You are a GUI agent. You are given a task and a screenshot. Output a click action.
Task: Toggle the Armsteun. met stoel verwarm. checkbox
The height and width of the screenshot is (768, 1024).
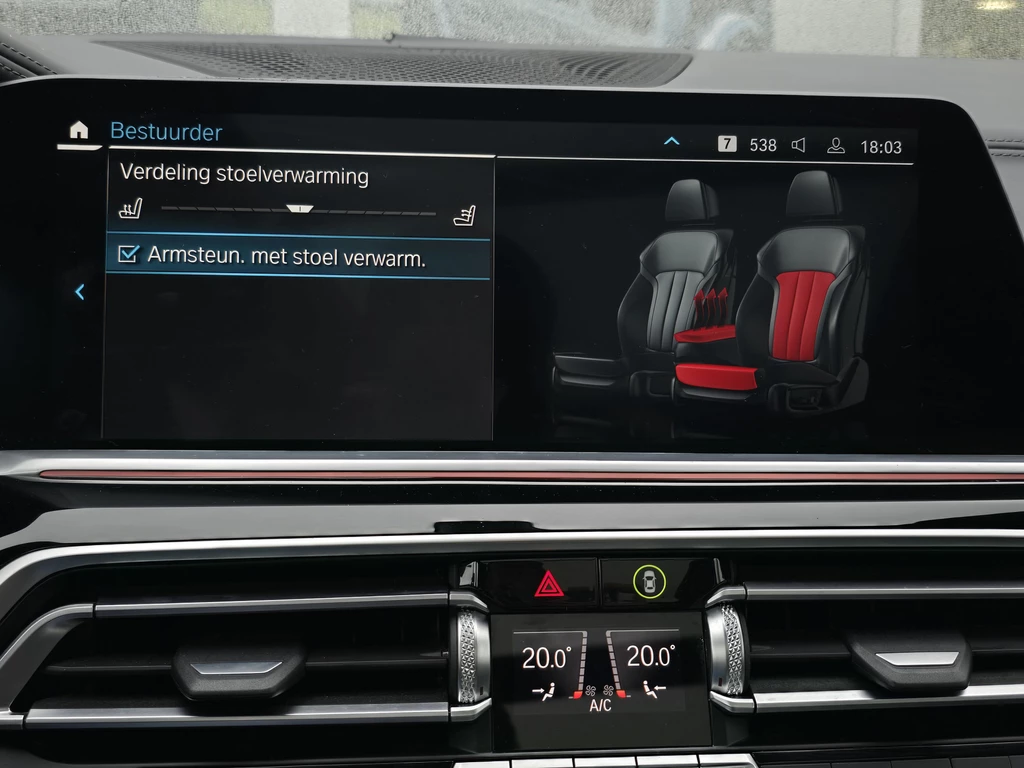point(128,256)
